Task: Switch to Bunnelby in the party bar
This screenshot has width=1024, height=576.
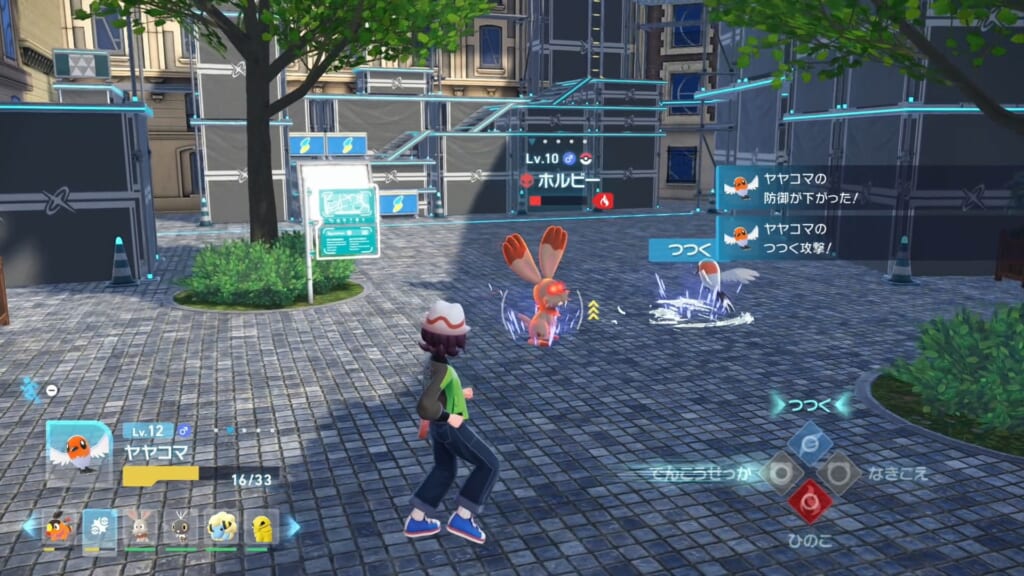Action: click(140, 526)
